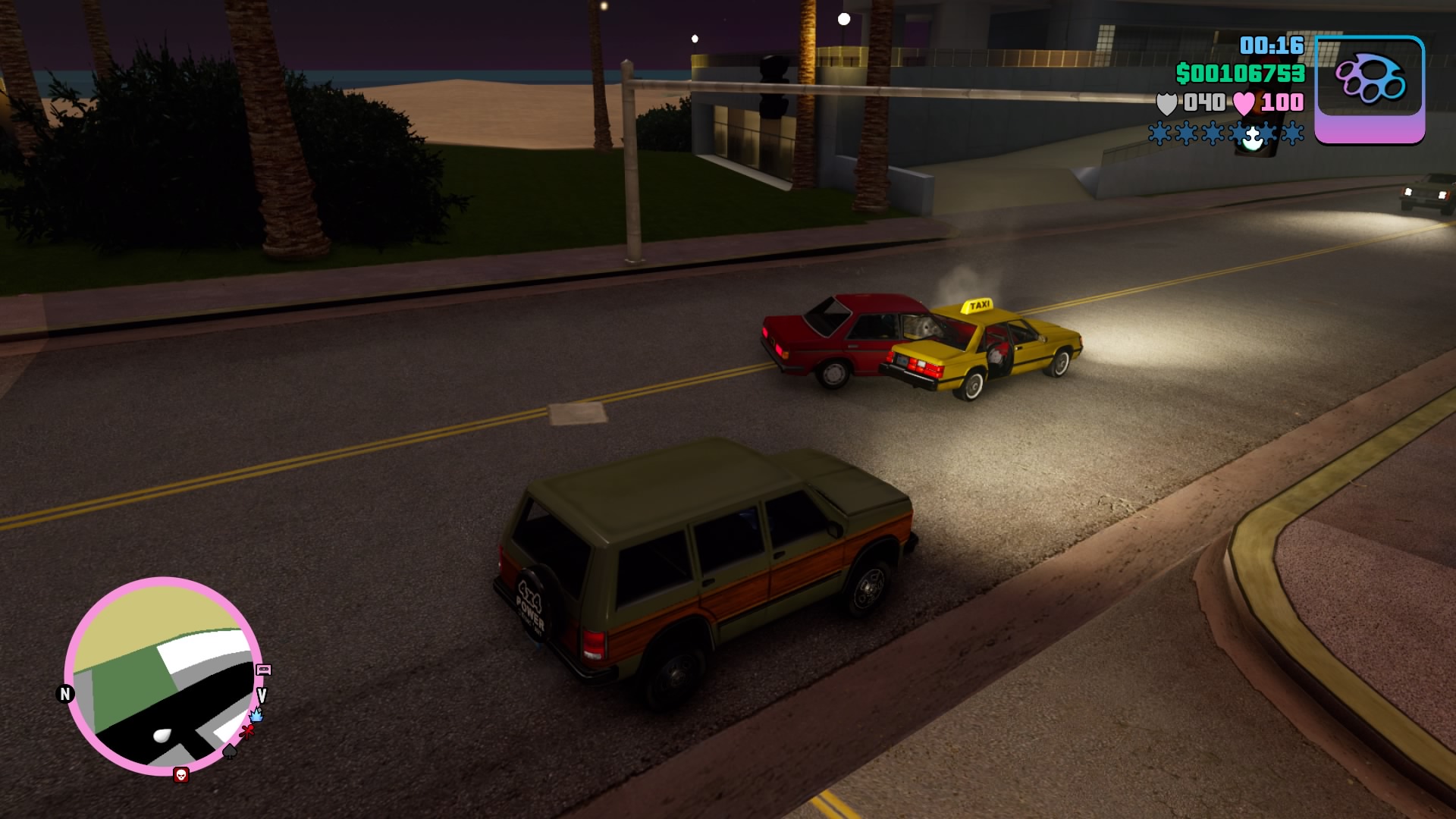Open the circular radar minimap

point(163,676)
